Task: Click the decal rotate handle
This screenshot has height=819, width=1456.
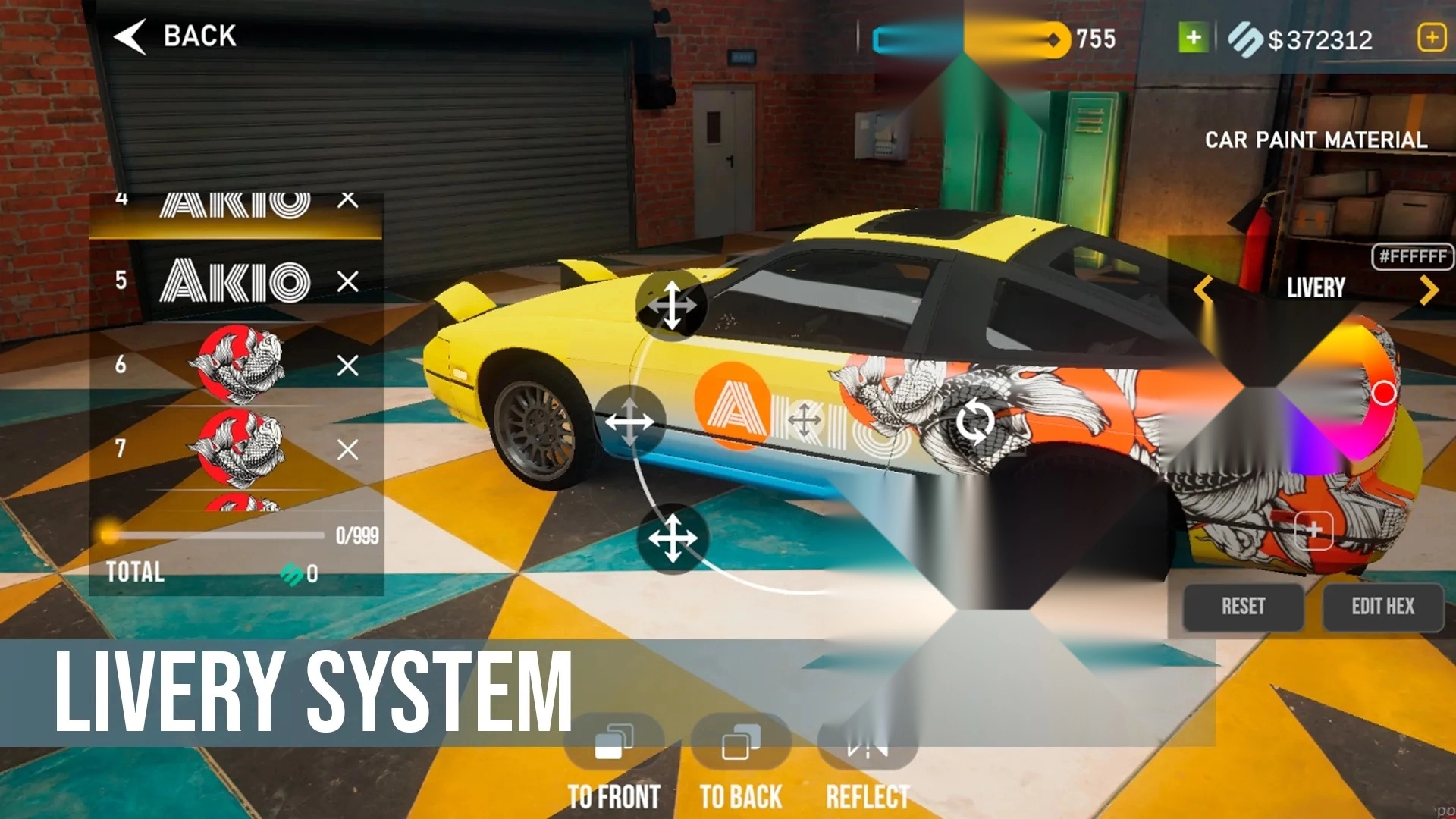Action: (x=974, y=422)
